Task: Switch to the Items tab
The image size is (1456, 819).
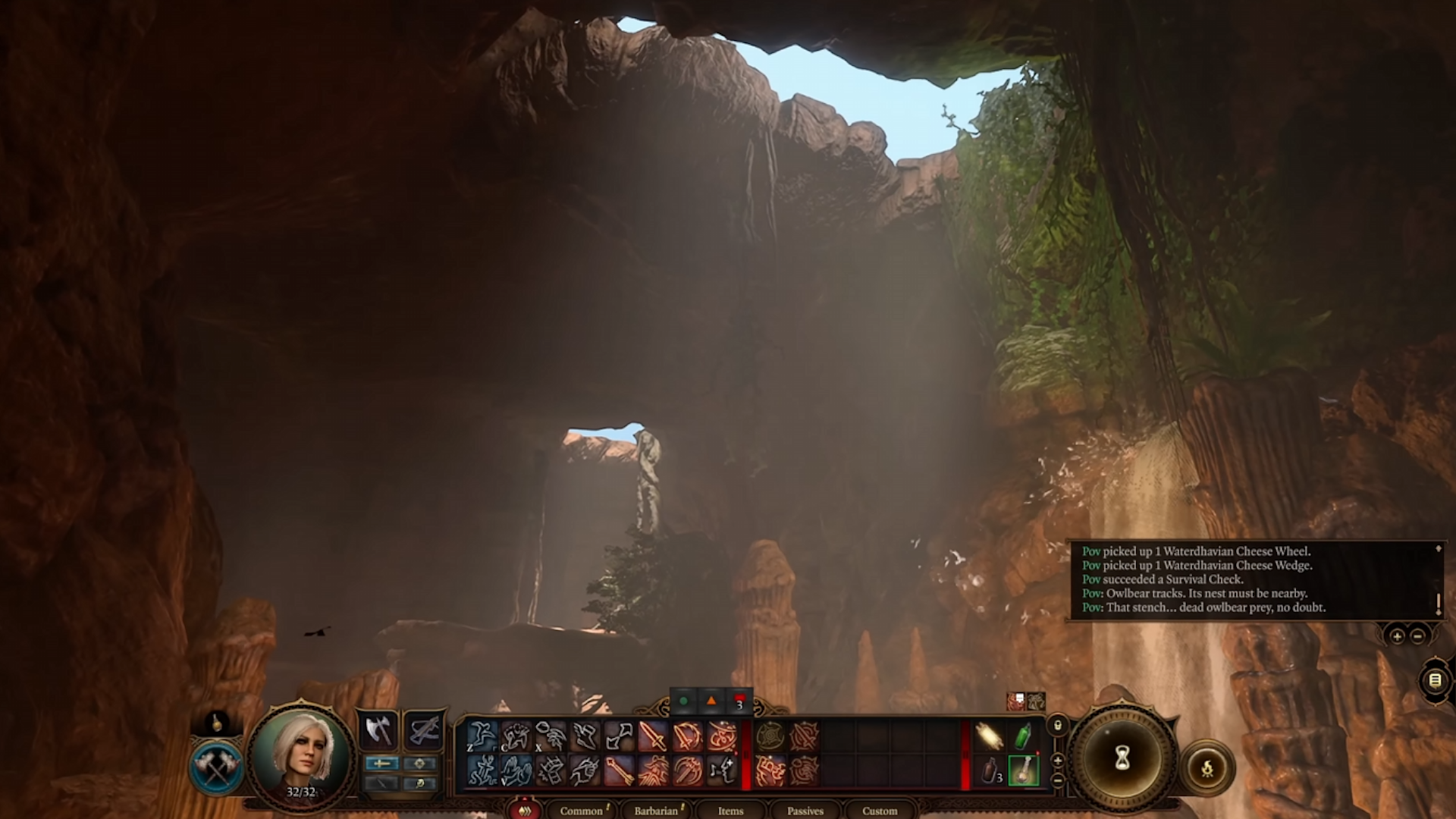Action: click(730, 811)
